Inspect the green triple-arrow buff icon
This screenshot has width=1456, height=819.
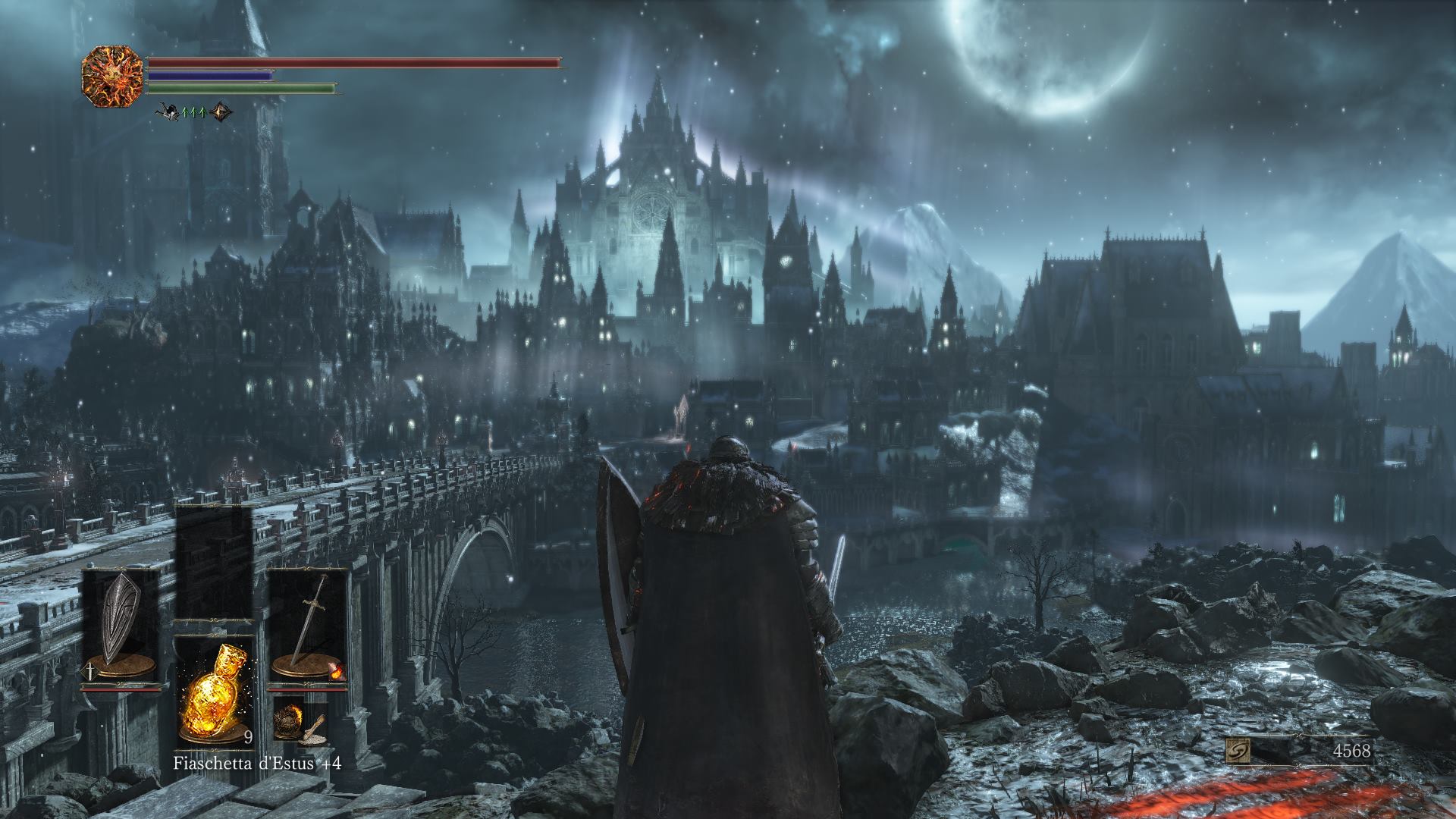pyautogui.click(x=196, y=112)
